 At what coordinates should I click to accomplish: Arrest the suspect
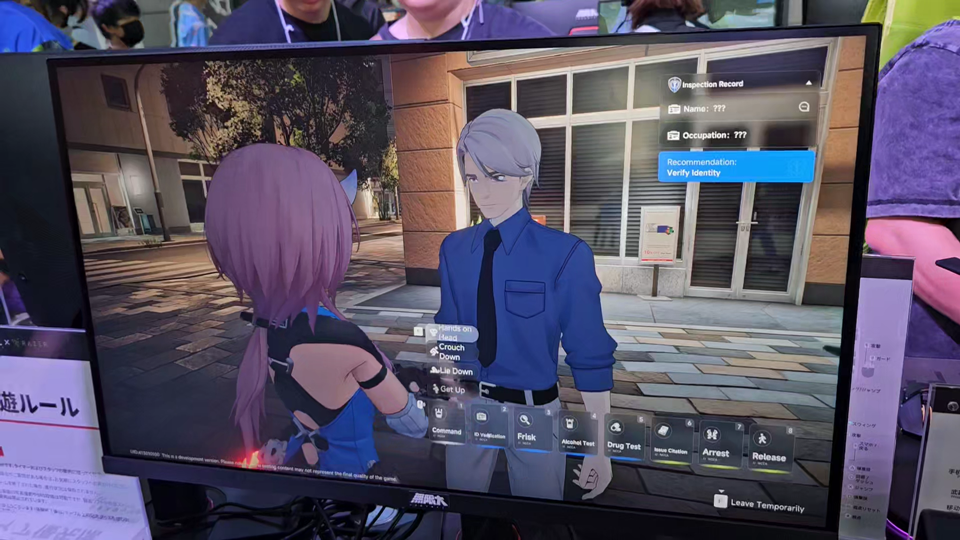point(716,446)
